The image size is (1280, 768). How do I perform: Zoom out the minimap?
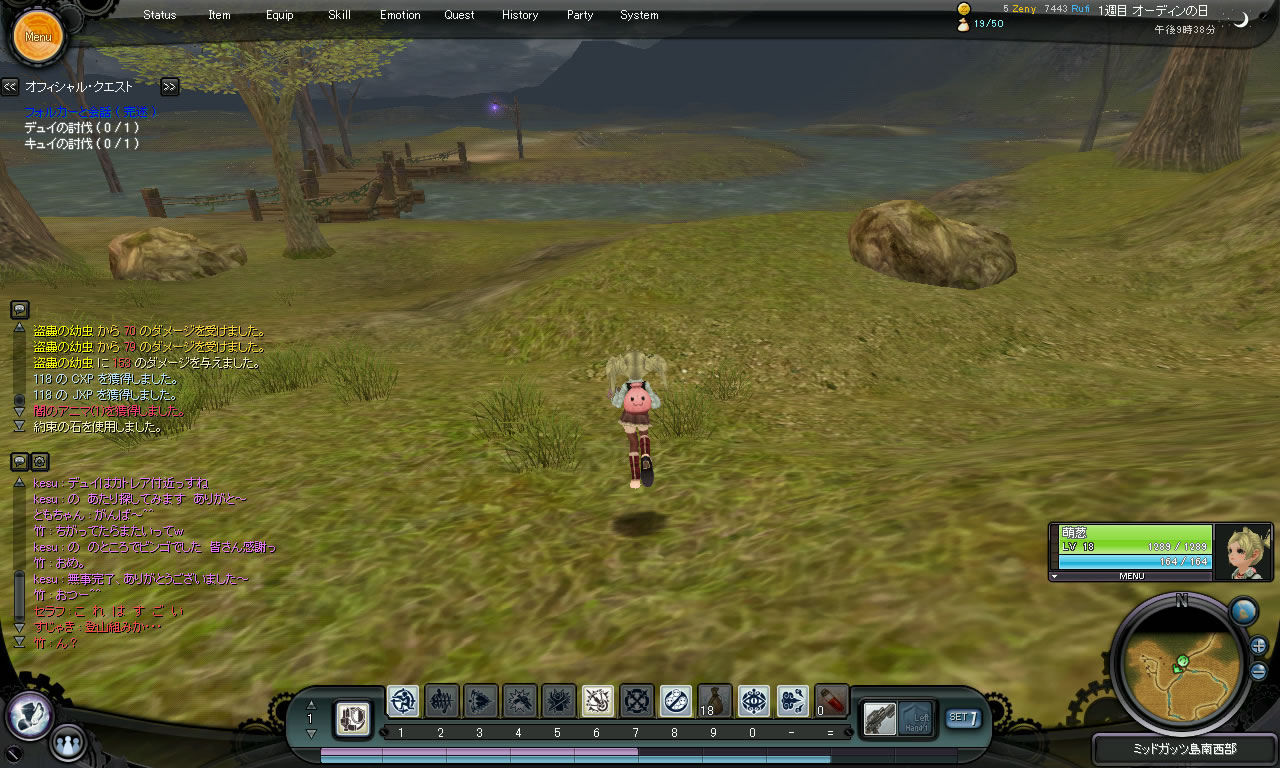click(x=1258, y=671)
